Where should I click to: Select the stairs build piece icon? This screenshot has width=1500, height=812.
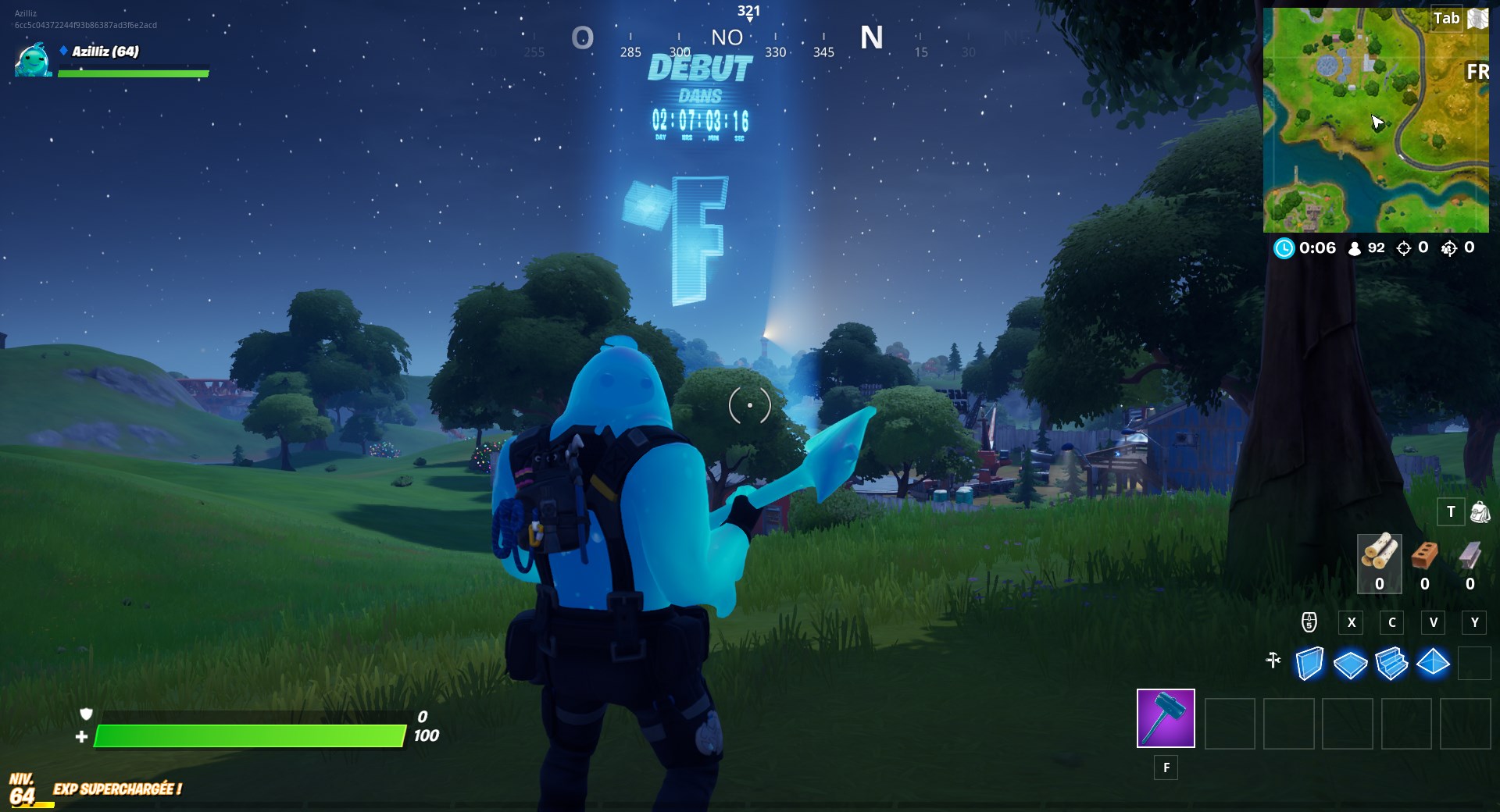click(x=1391, y=662)
